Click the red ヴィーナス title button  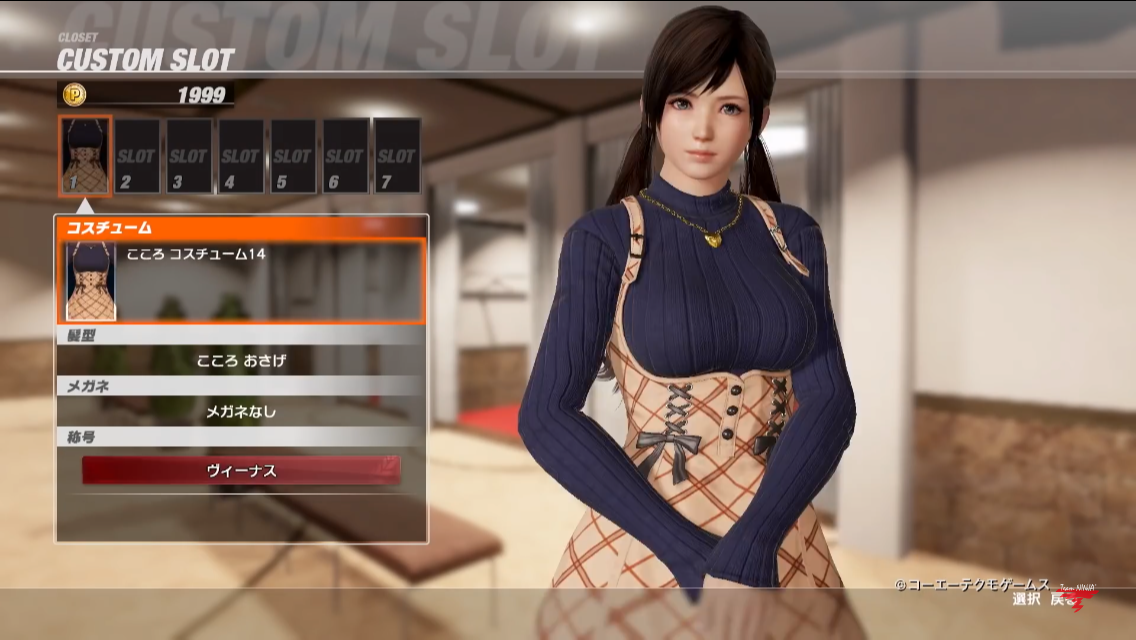[x=241, y=469]
